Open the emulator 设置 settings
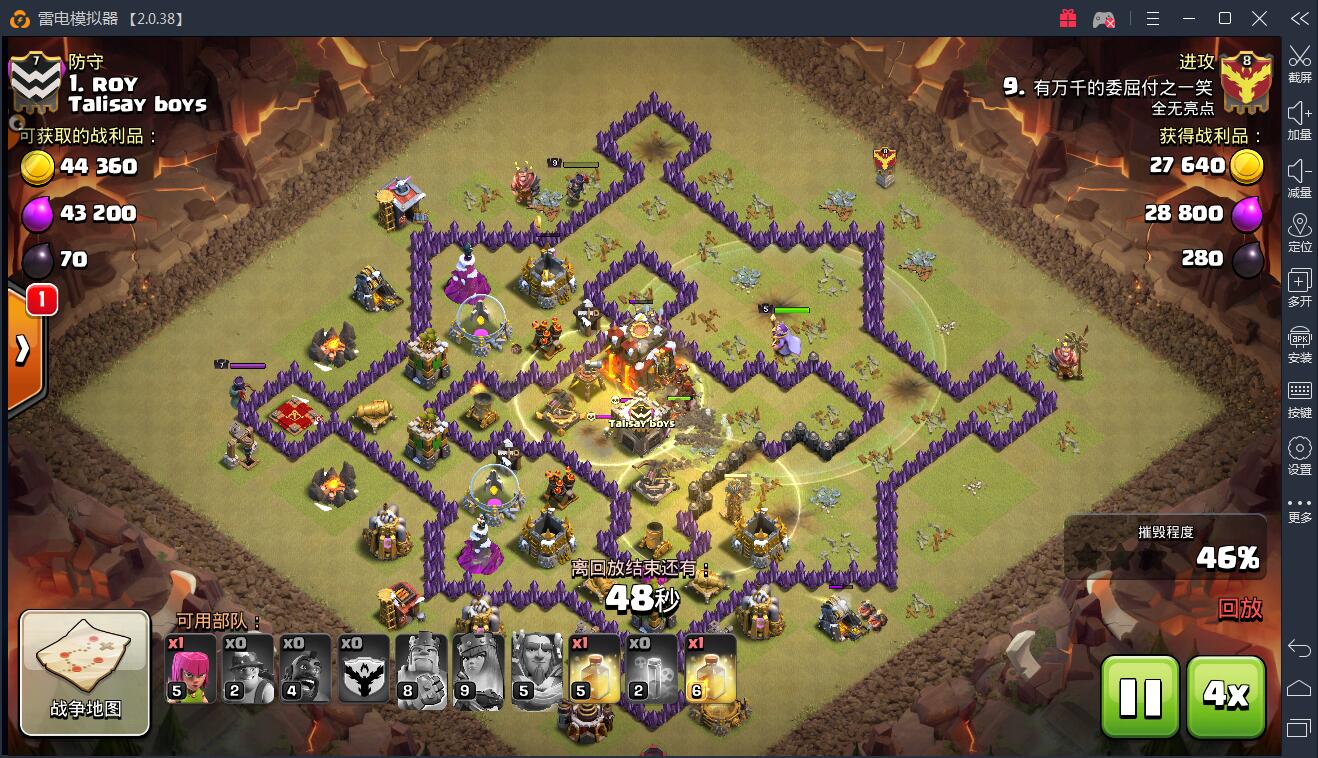Screen dimensions: 1318x758 point(1299,455)
